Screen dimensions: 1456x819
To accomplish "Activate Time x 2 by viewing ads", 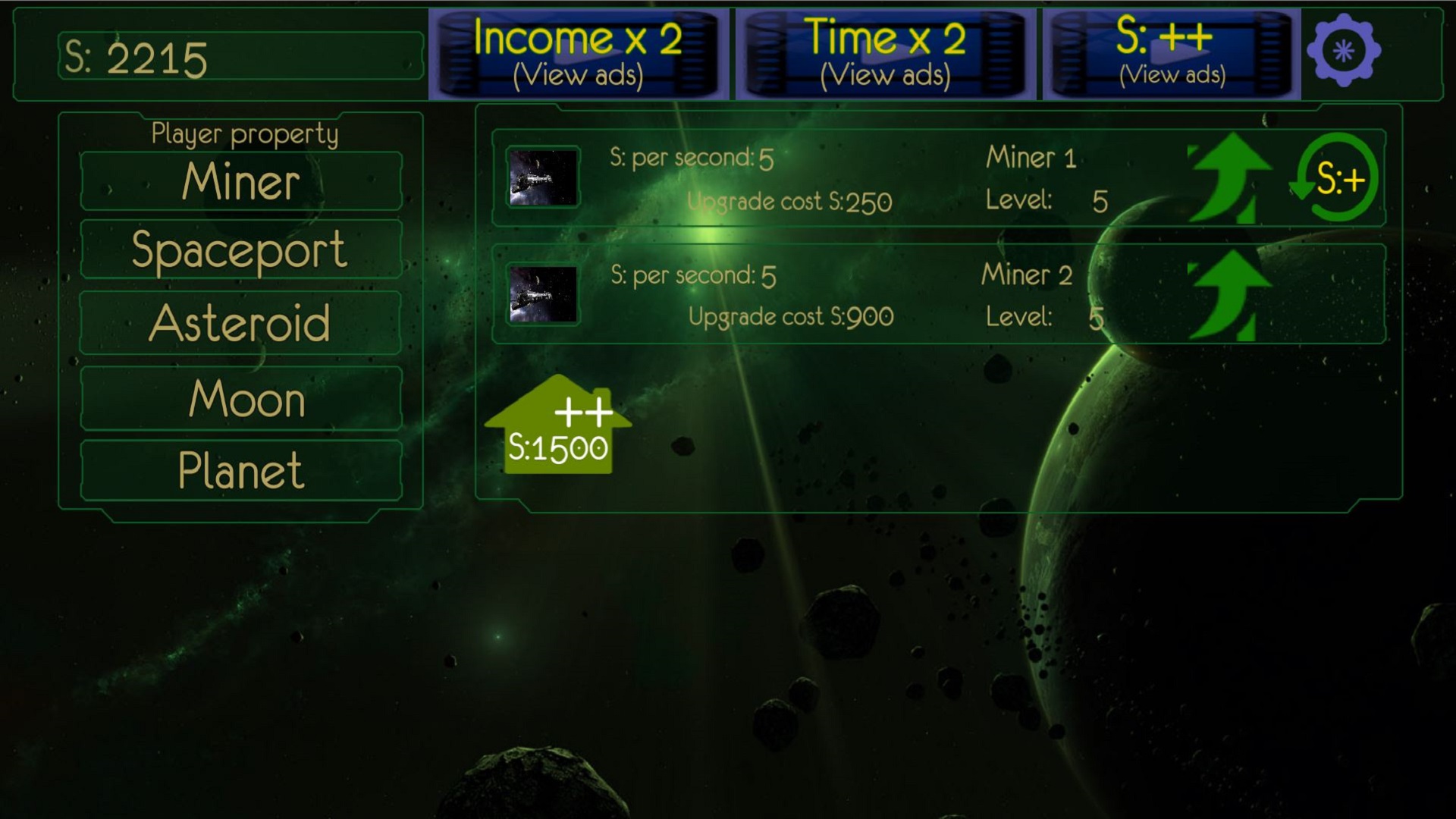I will [886, 52].
